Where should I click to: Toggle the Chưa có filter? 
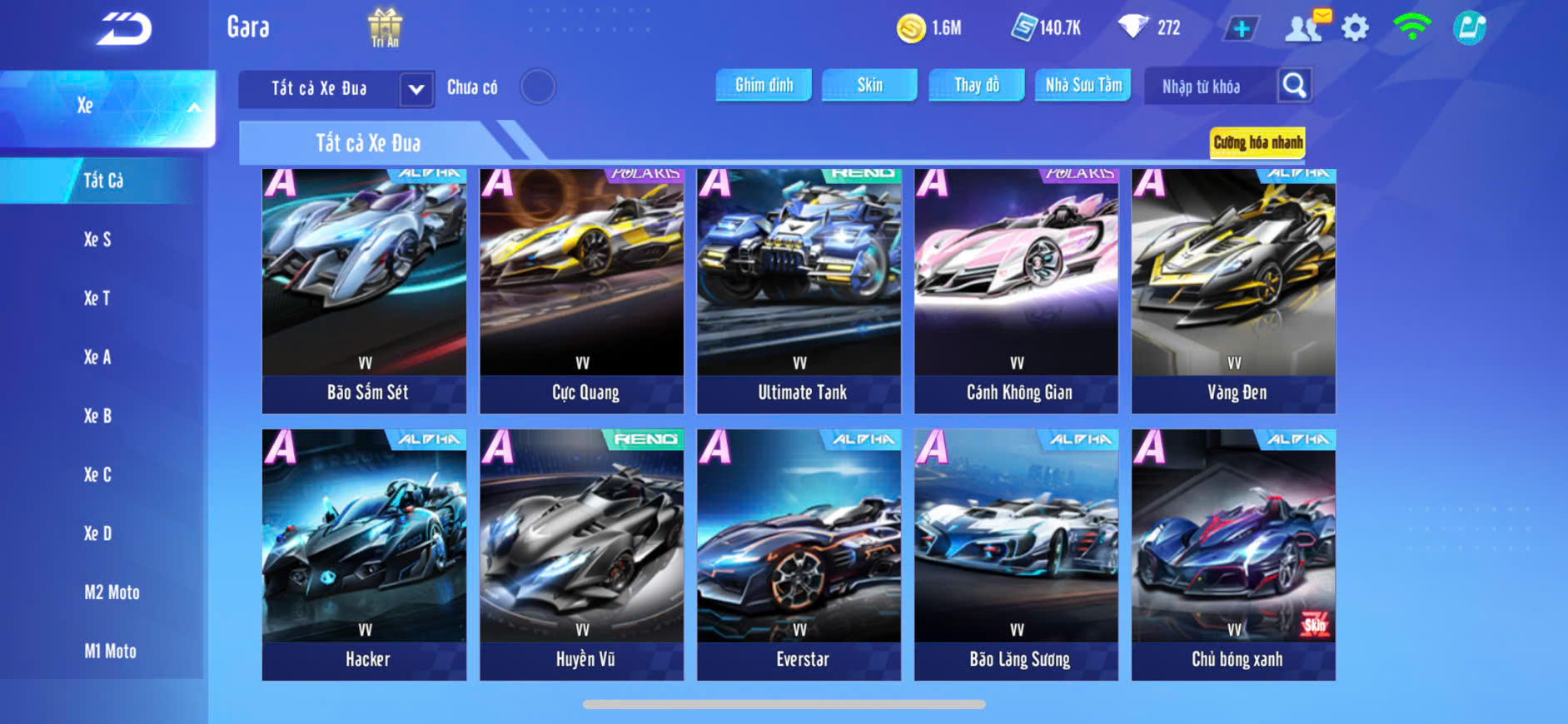click(x=537, y=87)
